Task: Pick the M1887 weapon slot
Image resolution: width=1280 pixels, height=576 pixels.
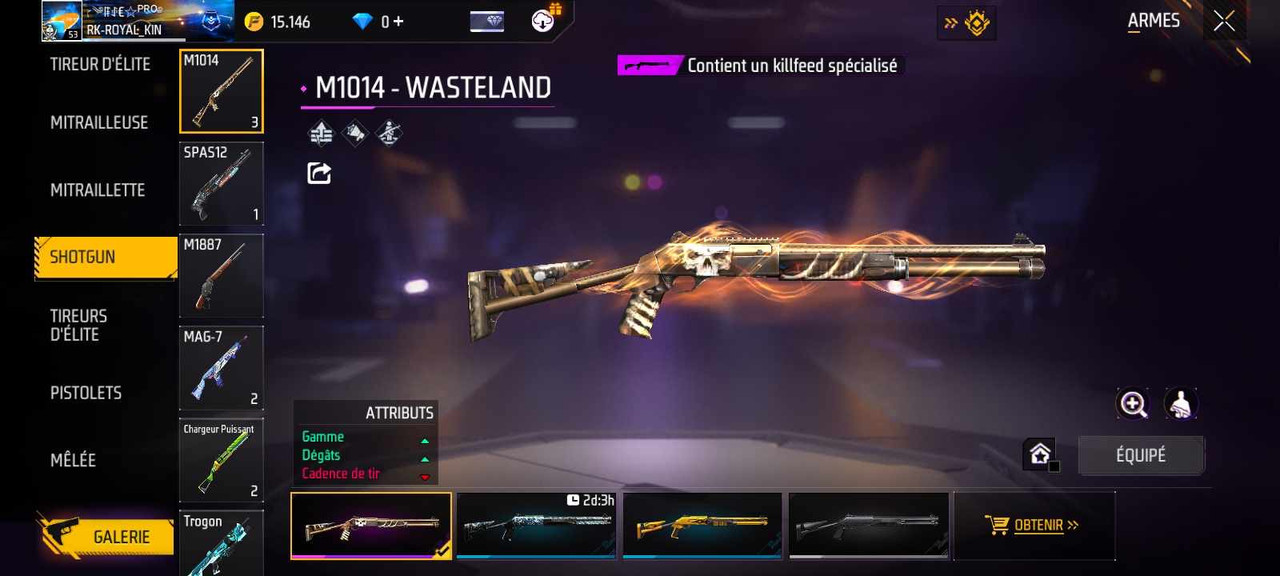Action: (221, 276)
